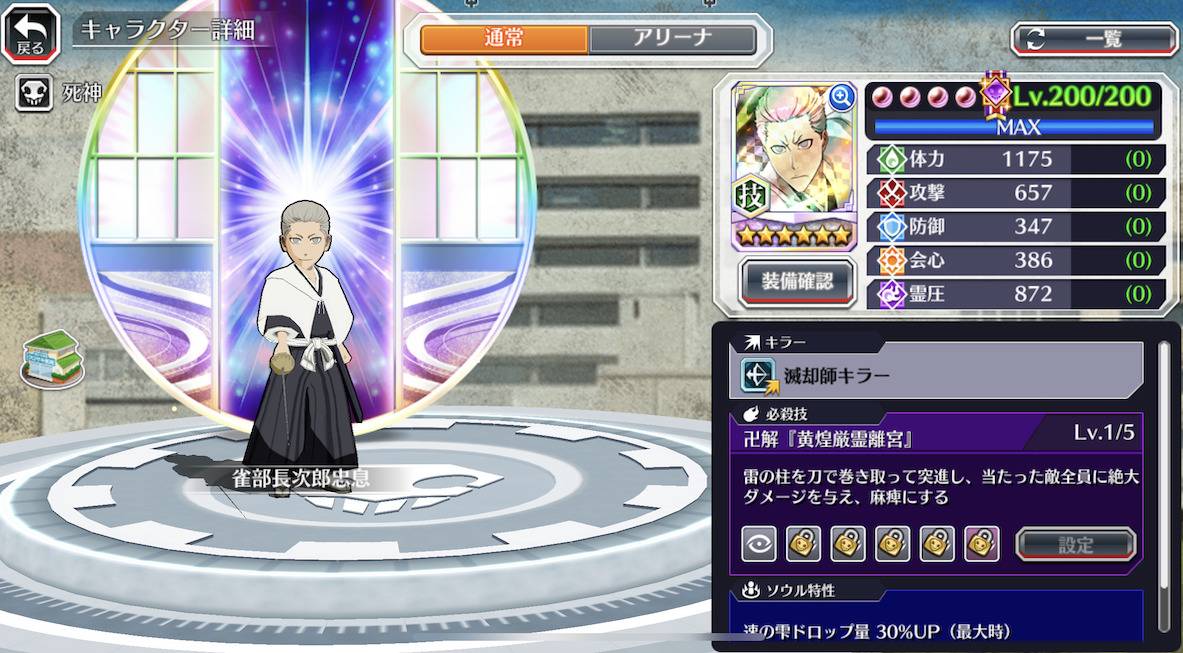Screen dimensions: 1183x653
Task: Switch to the アリーナ tab
Action: coord(672,39)
